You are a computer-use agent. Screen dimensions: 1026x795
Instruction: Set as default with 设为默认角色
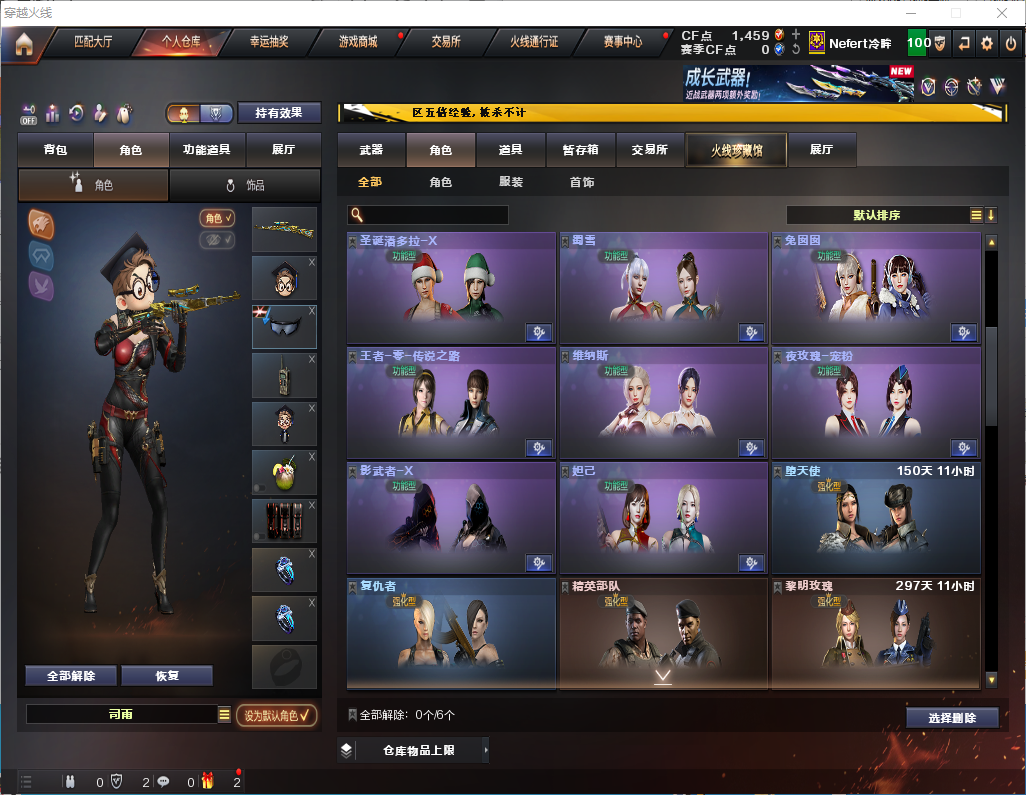click(x=277, y=715)
